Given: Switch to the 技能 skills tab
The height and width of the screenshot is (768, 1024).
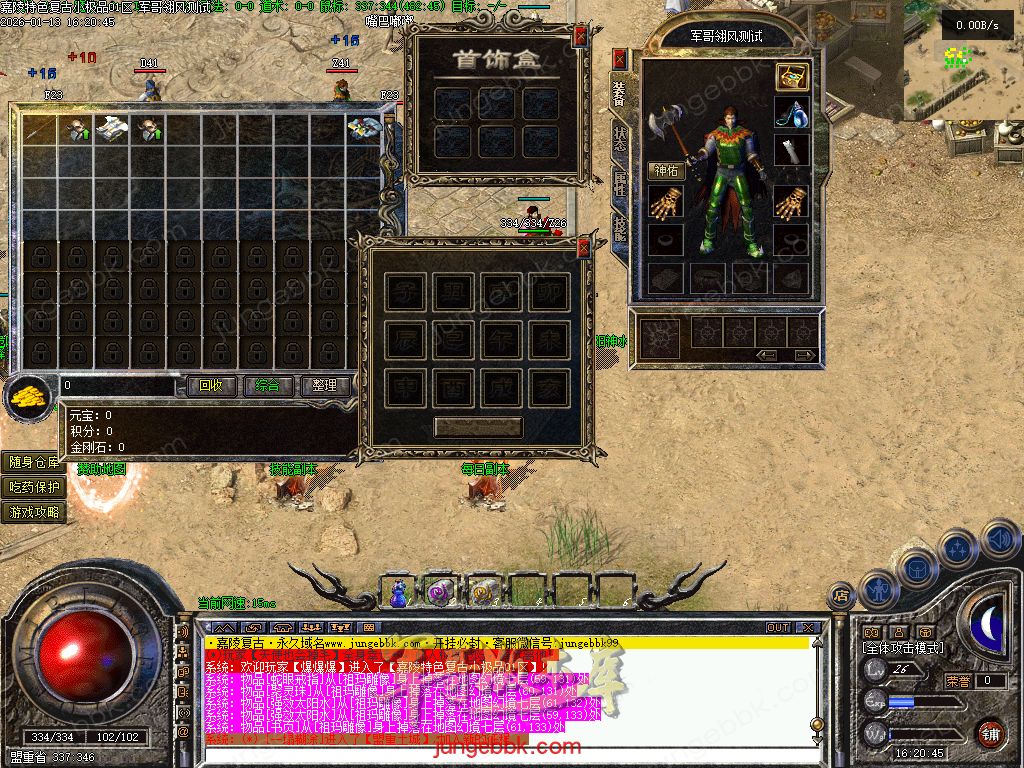Looking at the screenshot, I should tap(619, 228).
